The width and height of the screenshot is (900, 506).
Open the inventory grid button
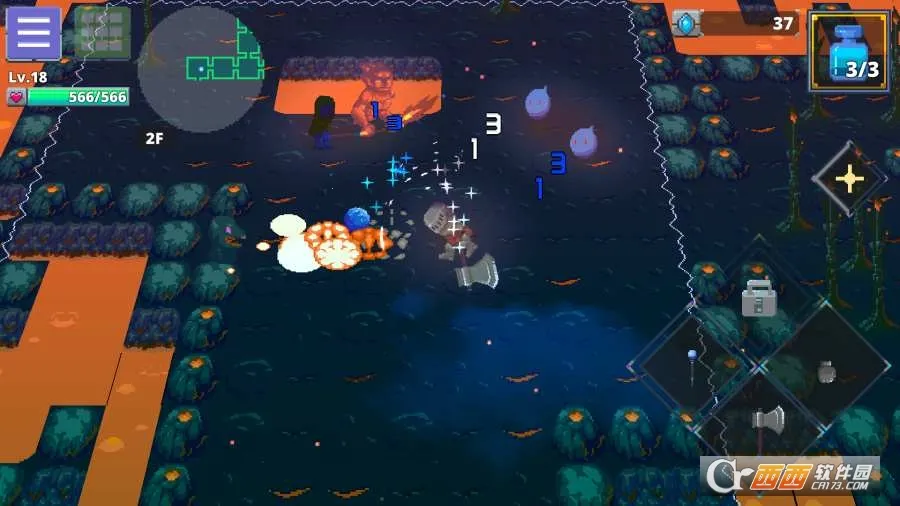click(x=102, y=33)
